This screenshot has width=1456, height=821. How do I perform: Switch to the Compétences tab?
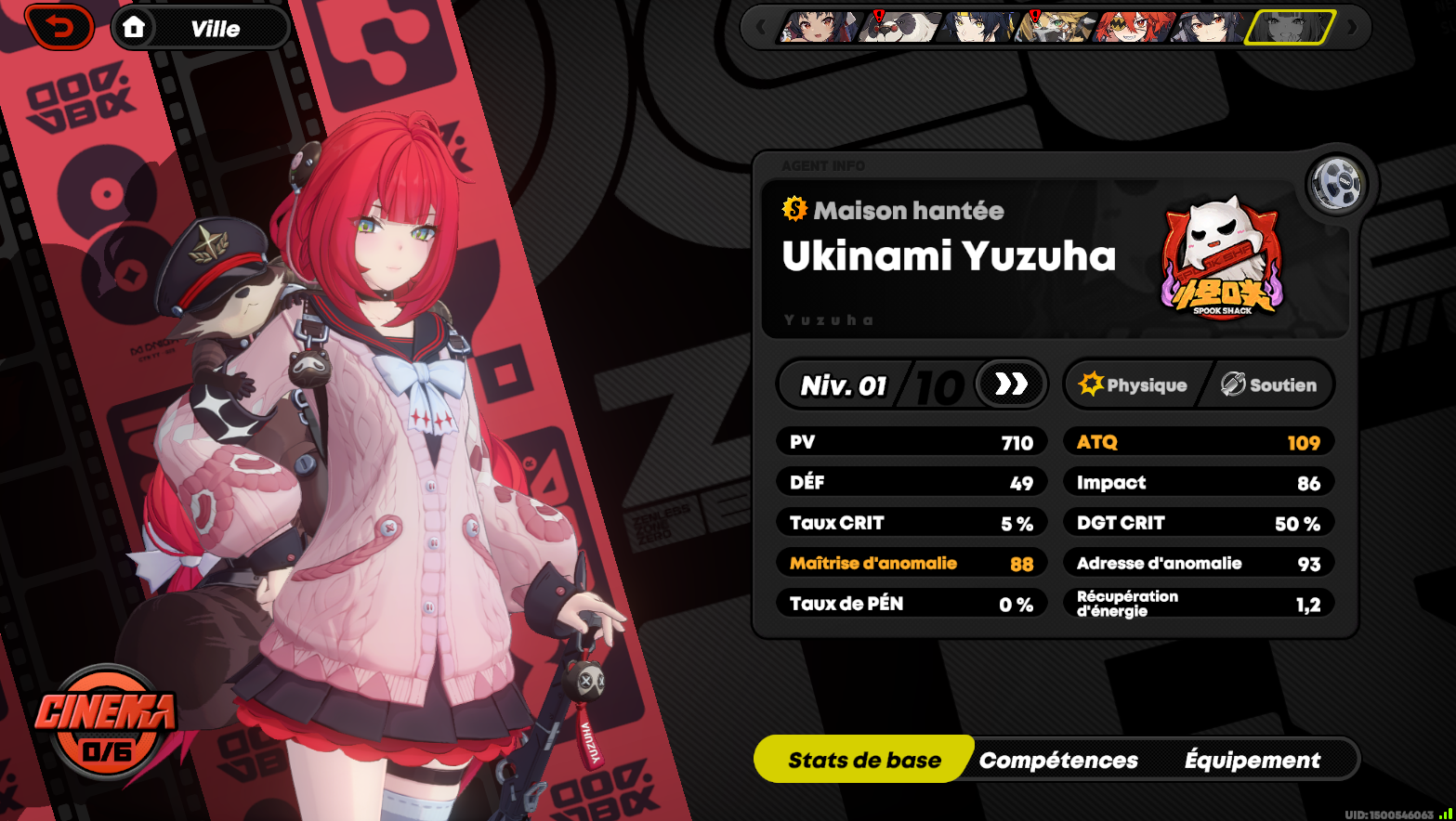pyautogui.click(x=1058, y=759)
